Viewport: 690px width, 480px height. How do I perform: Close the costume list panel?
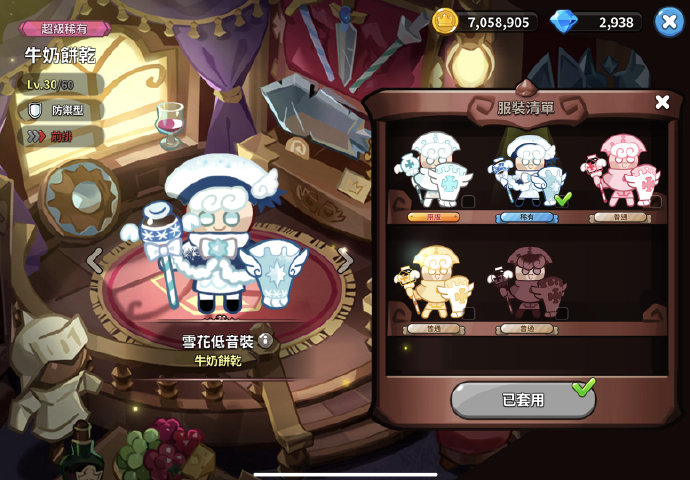[662, 102]
